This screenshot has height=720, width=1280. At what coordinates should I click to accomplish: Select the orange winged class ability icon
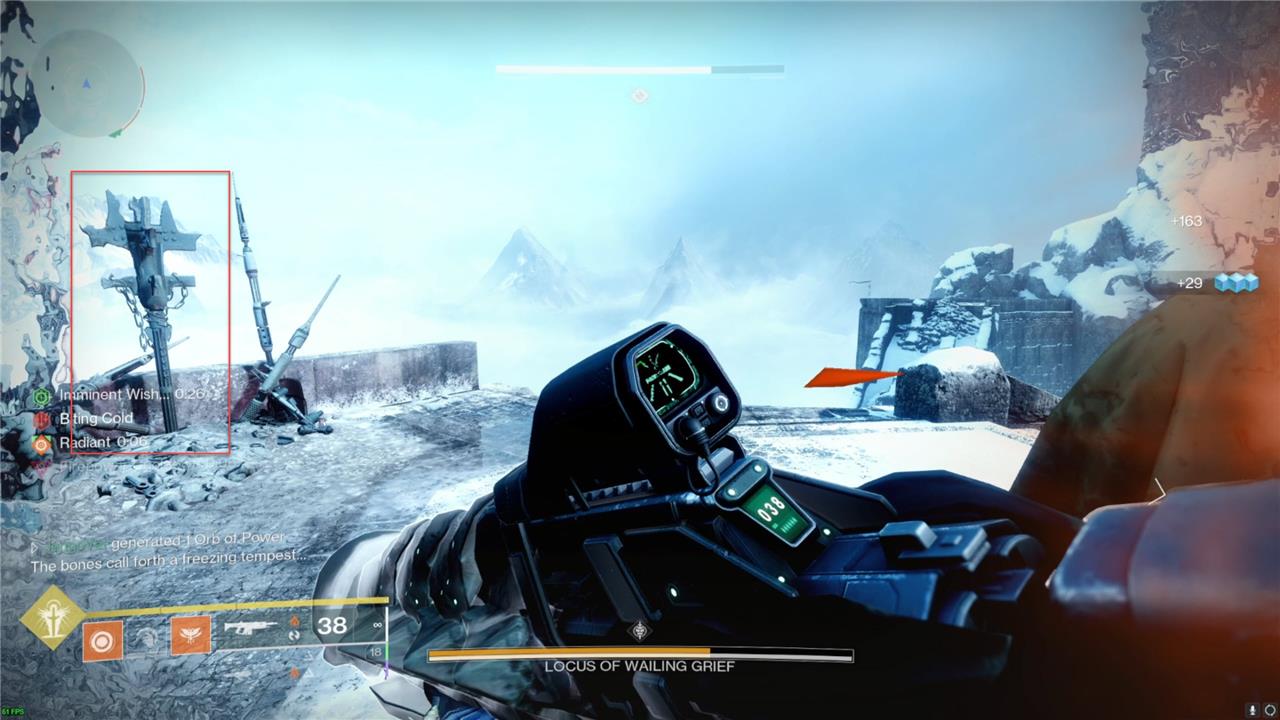point(190,635)
